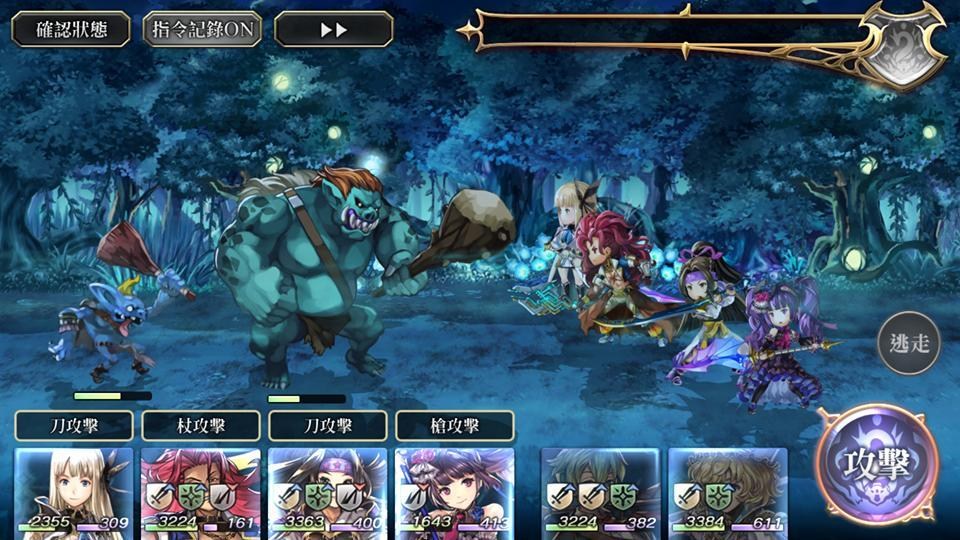Image resolution: width=960 pixels, height=540 pixels.
Task: Select the 刀攻擊 command above the blonde character
Action: (x=74, y=426)
